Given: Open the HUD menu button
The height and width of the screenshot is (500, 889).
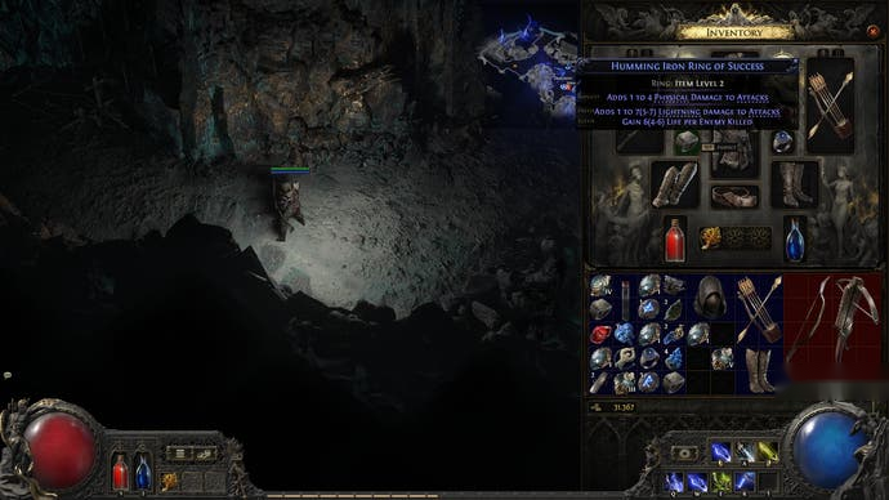Looking at the screenshot, I should [177, 453].
